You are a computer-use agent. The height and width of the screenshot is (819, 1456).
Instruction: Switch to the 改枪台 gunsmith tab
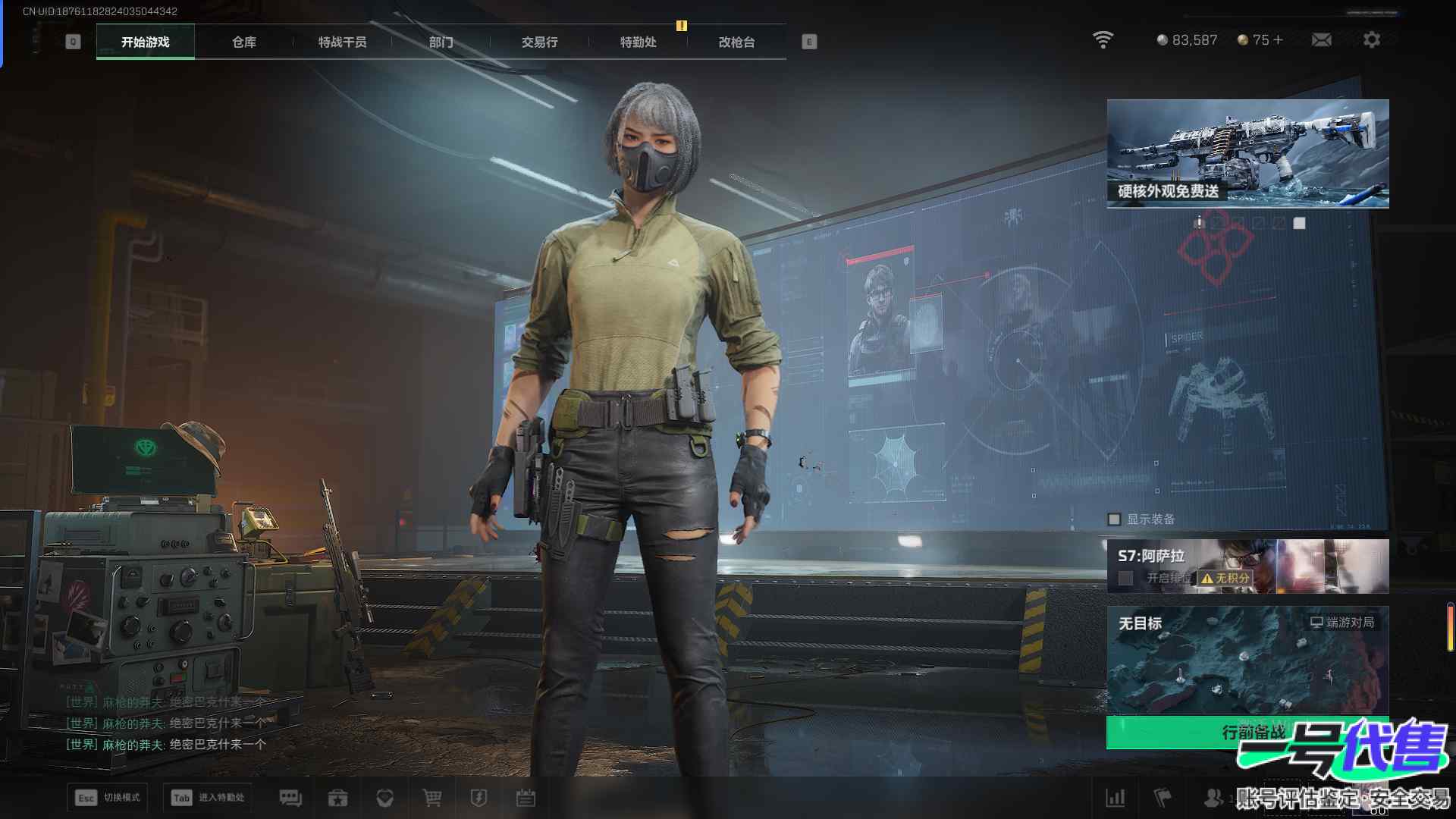[736, 42]
